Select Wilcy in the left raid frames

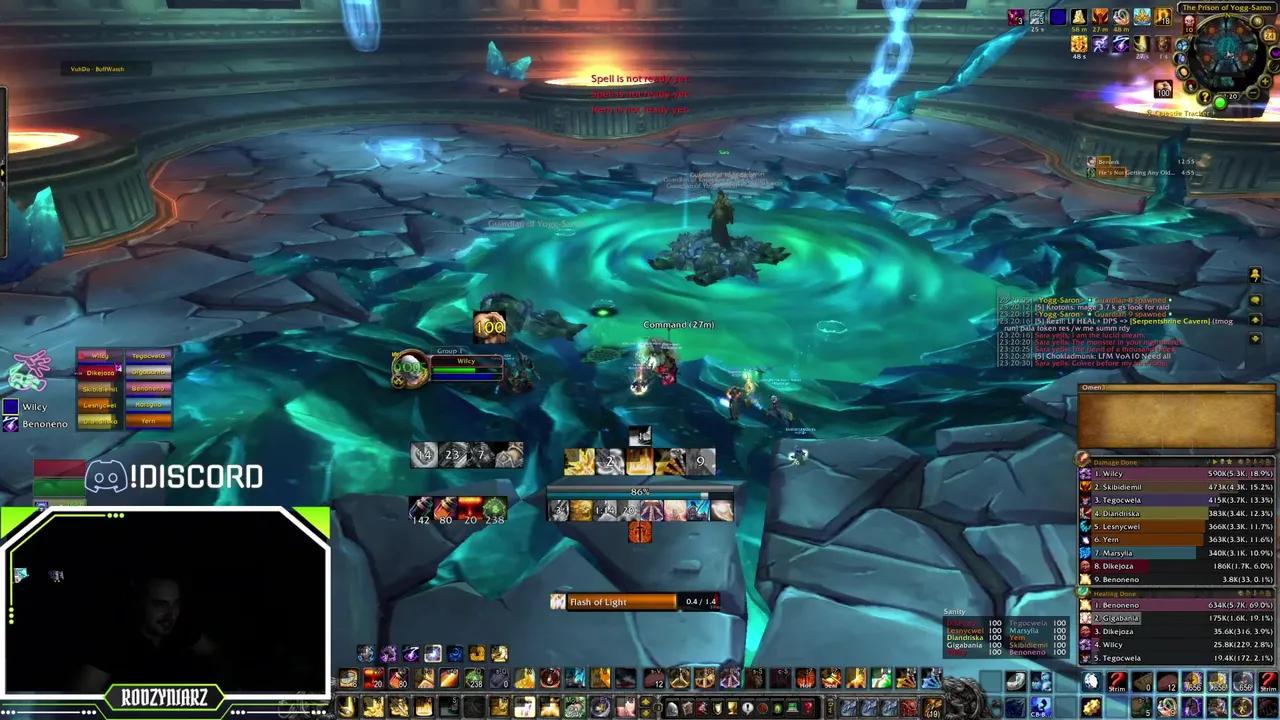[97, 355]
